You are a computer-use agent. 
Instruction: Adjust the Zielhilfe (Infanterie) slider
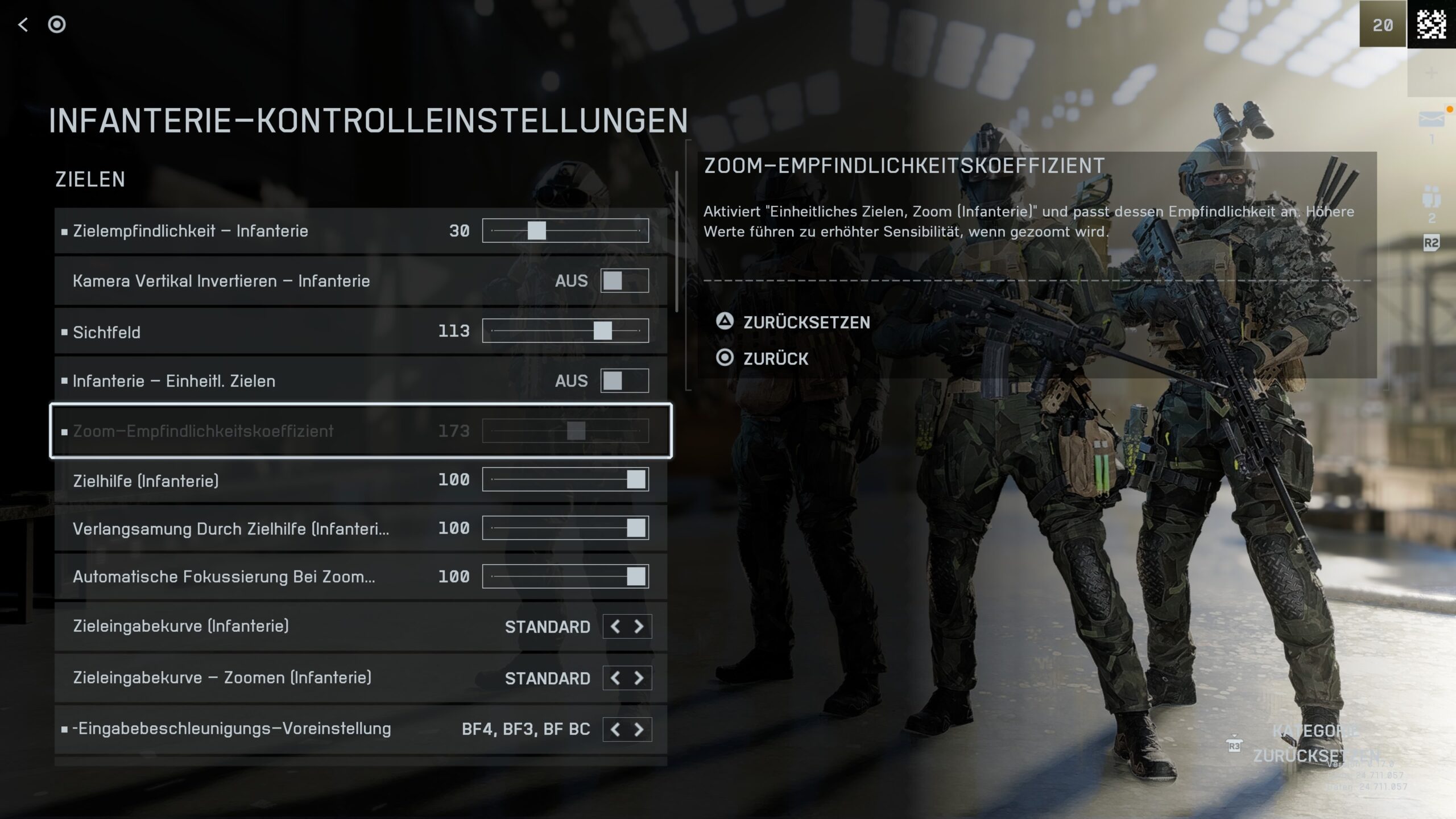coord(635,480)
